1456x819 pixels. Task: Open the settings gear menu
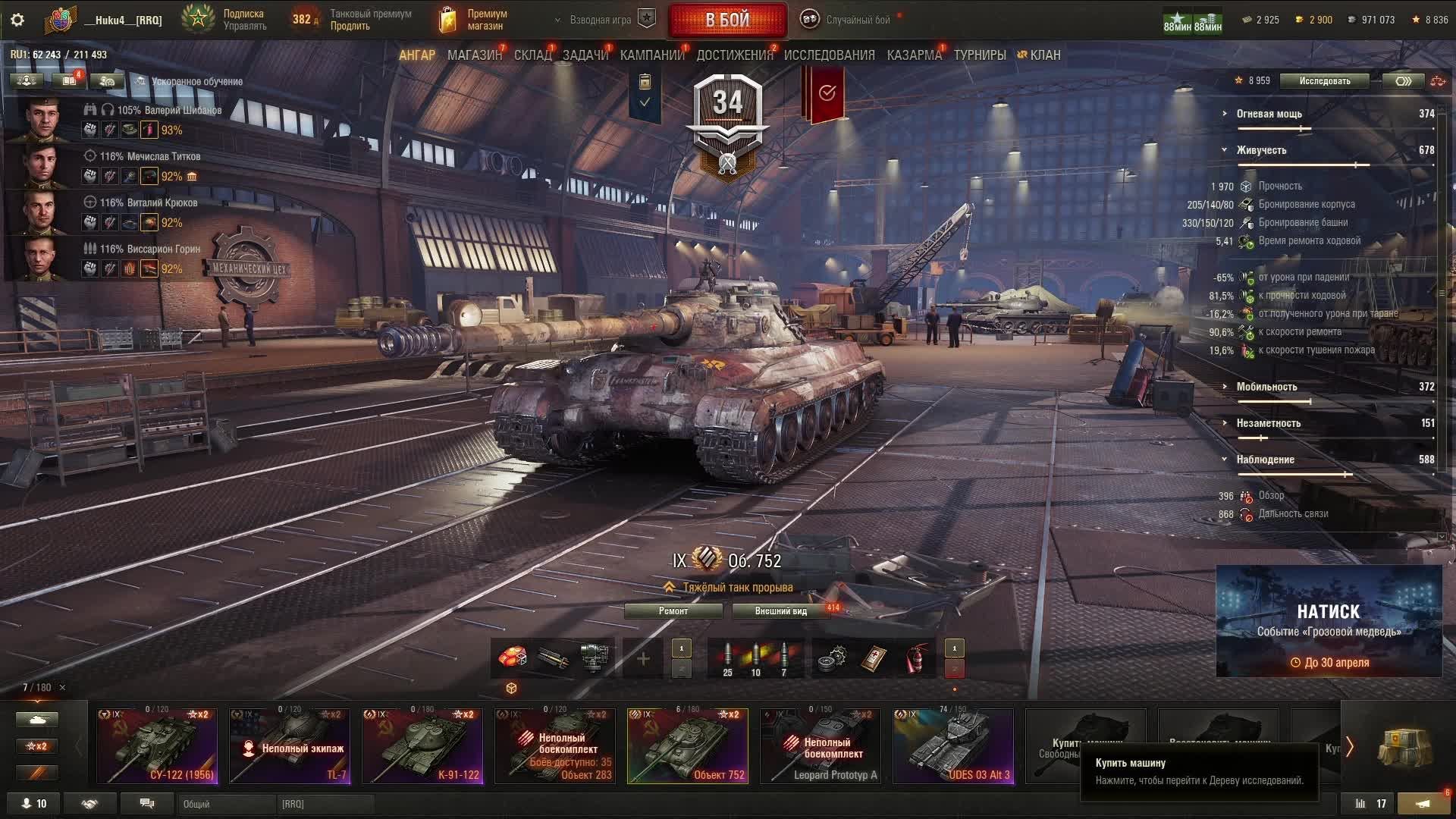point(17,20)
